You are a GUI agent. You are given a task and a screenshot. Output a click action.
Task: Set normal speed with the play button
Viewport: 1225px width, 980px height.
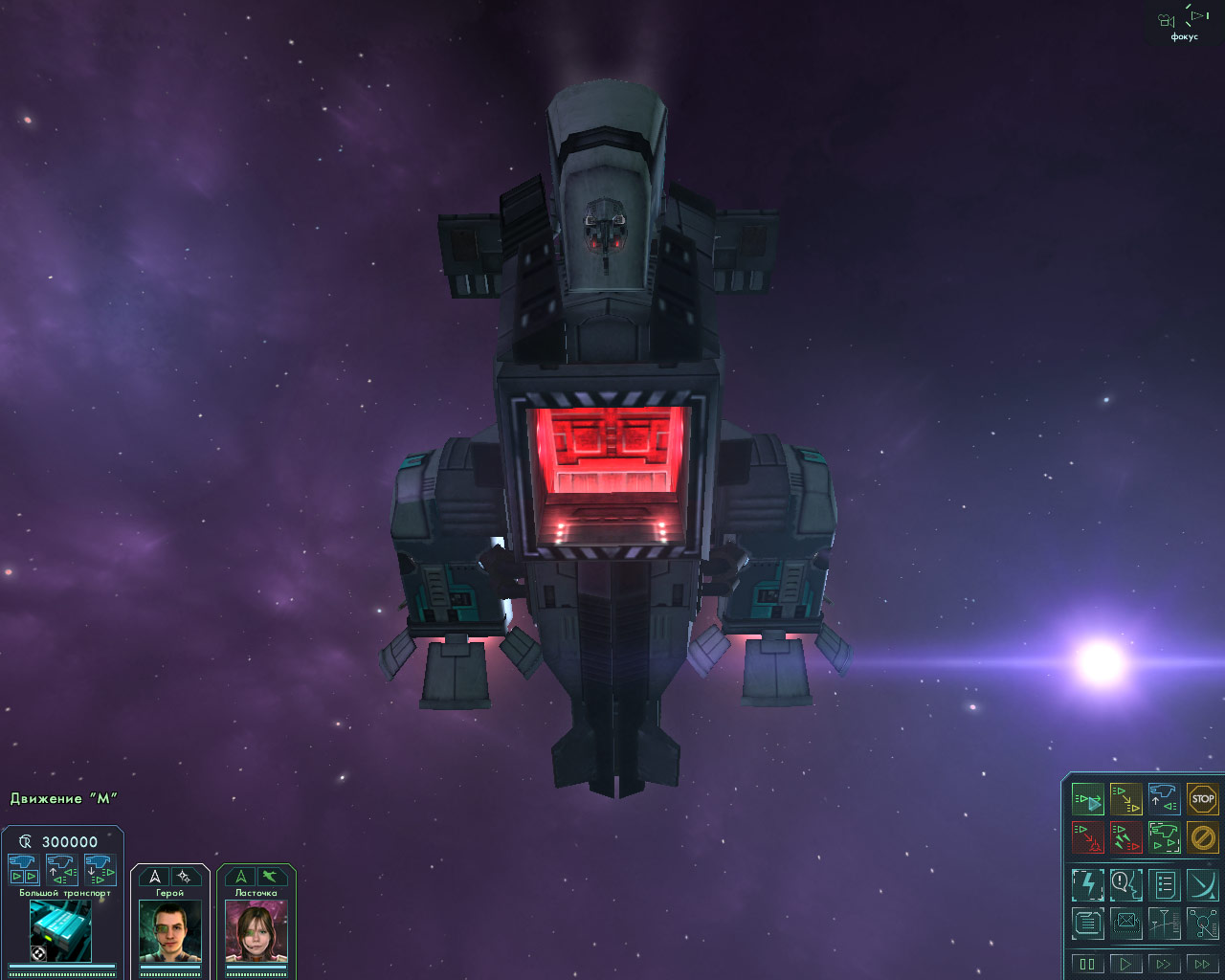[1125, 964]
